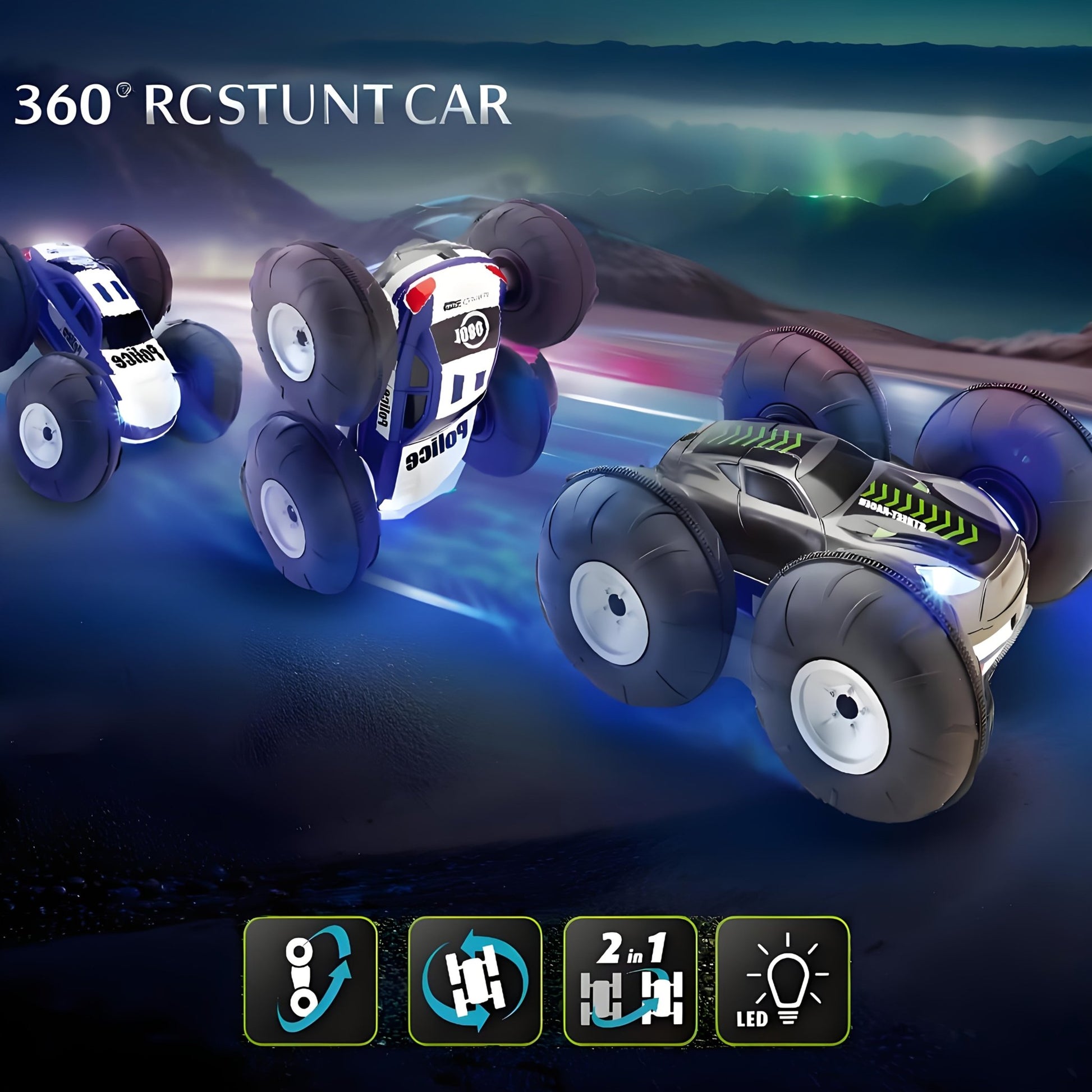Select the 360 rotating car icon
The height and width of the screenshot is (1092, 1092).
[475, 981]
